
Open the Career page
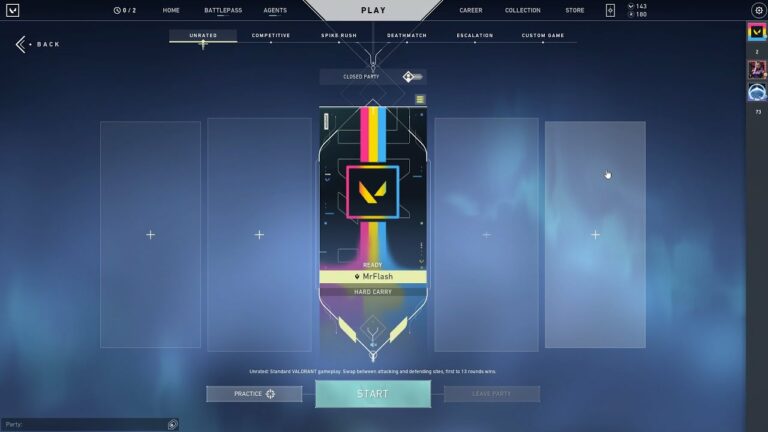click(x=470, y=10)
